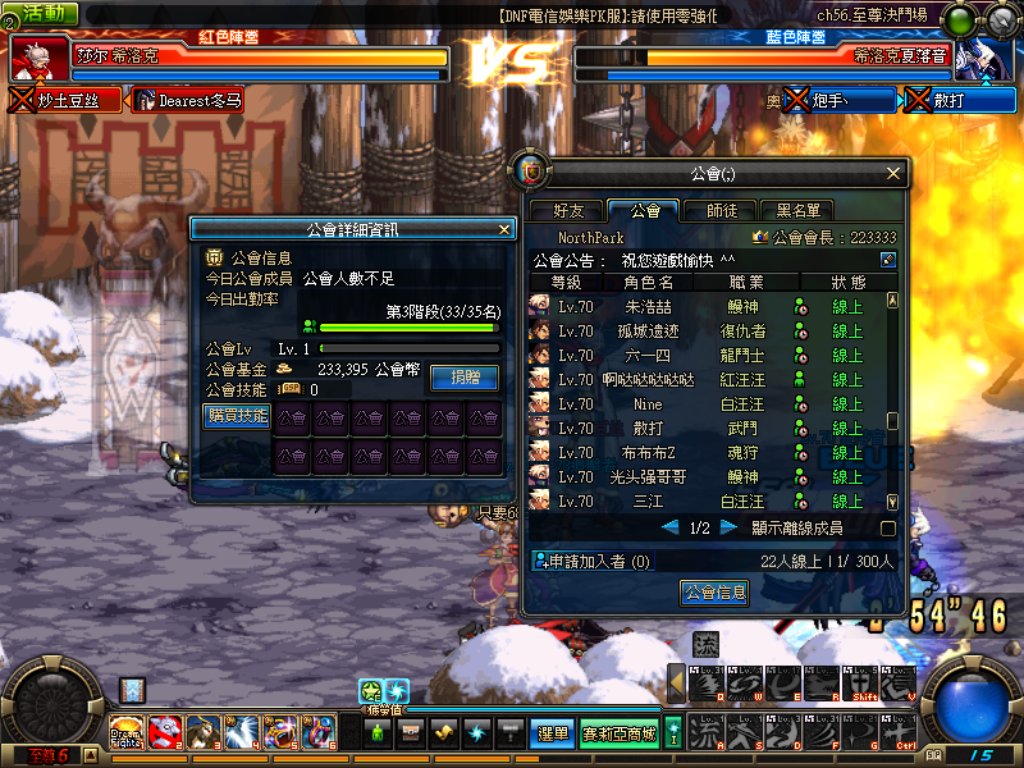Open the 選單 menu button

(x=551, y=733)
